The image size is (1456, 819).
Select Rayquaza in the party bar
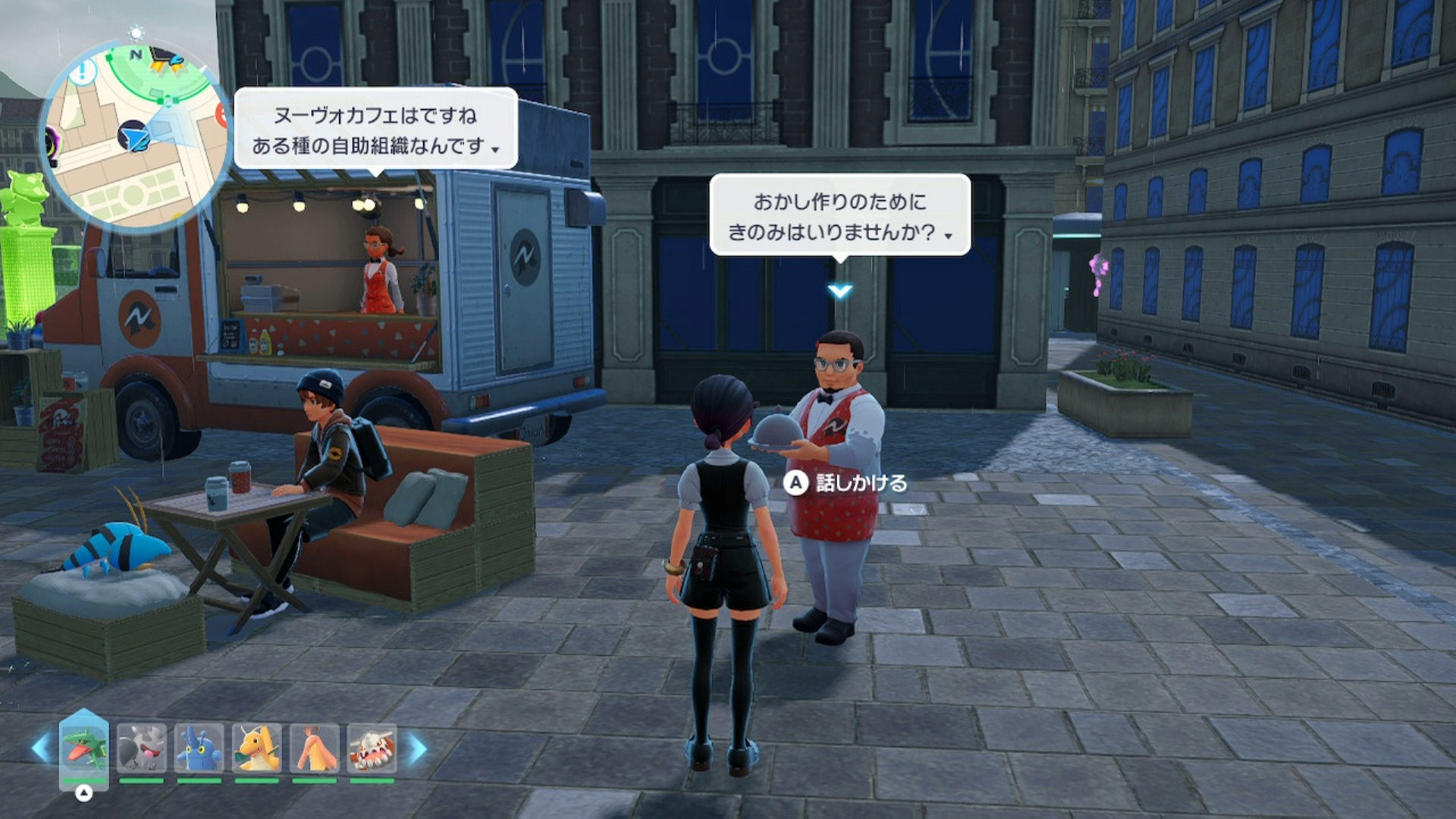pos(83,748)
